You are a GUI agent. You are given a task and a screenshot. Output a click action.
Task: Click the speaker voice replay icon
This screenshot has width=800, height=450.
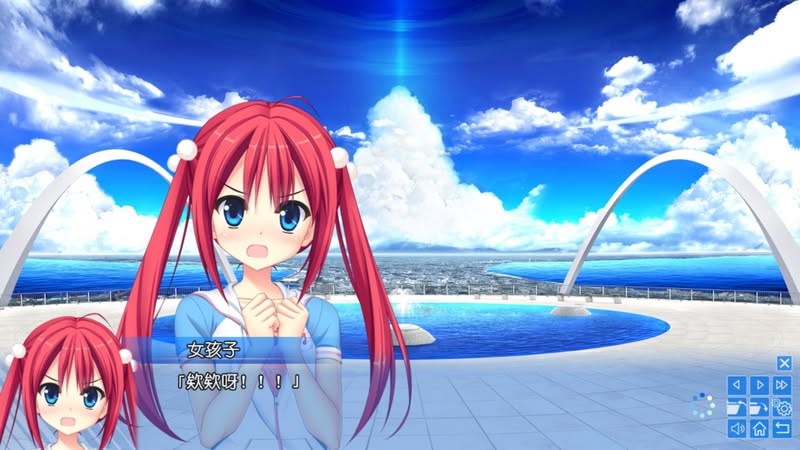click(x=737, y=429)
